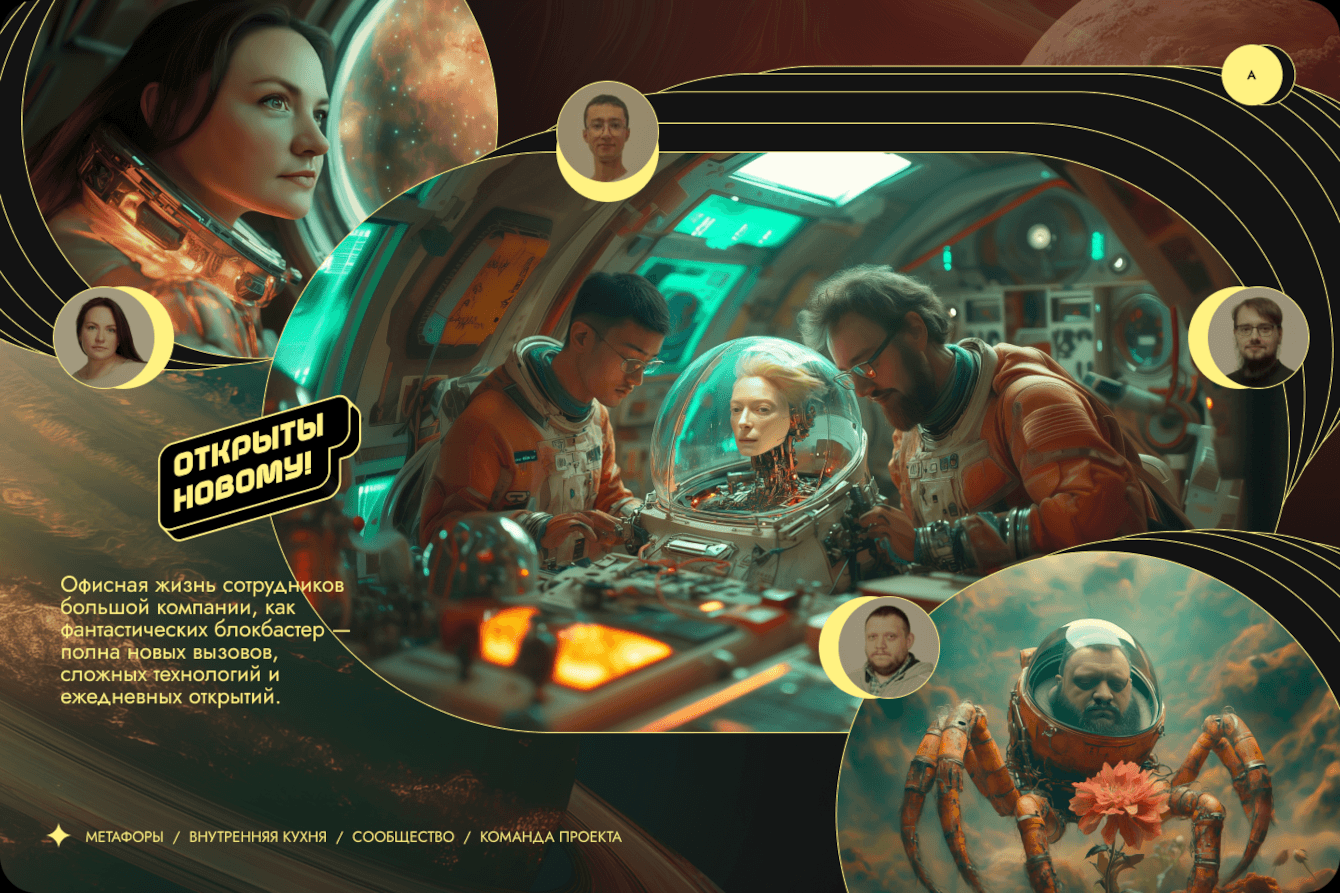1340x893 pixels.
Task: Click the yellow circle "A" button
Action: [1251, 75]
